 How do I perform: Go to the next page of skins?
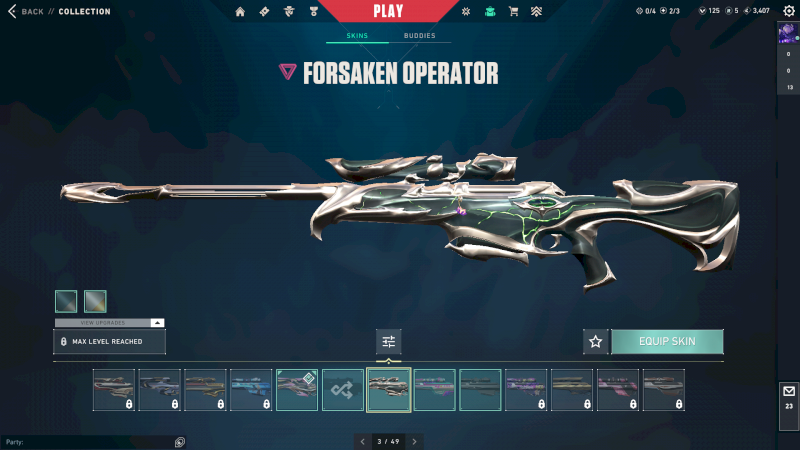pos(415,441)
